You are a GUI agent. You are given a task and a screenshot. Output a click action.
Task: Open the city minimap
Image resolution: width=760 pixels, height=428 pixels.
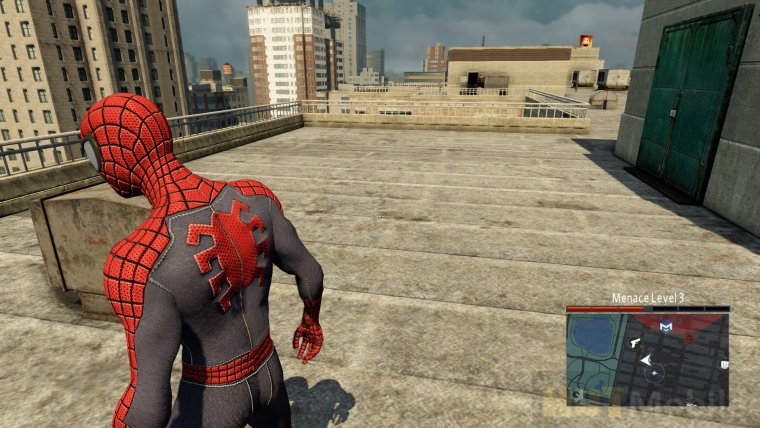(x=647, y=357)
